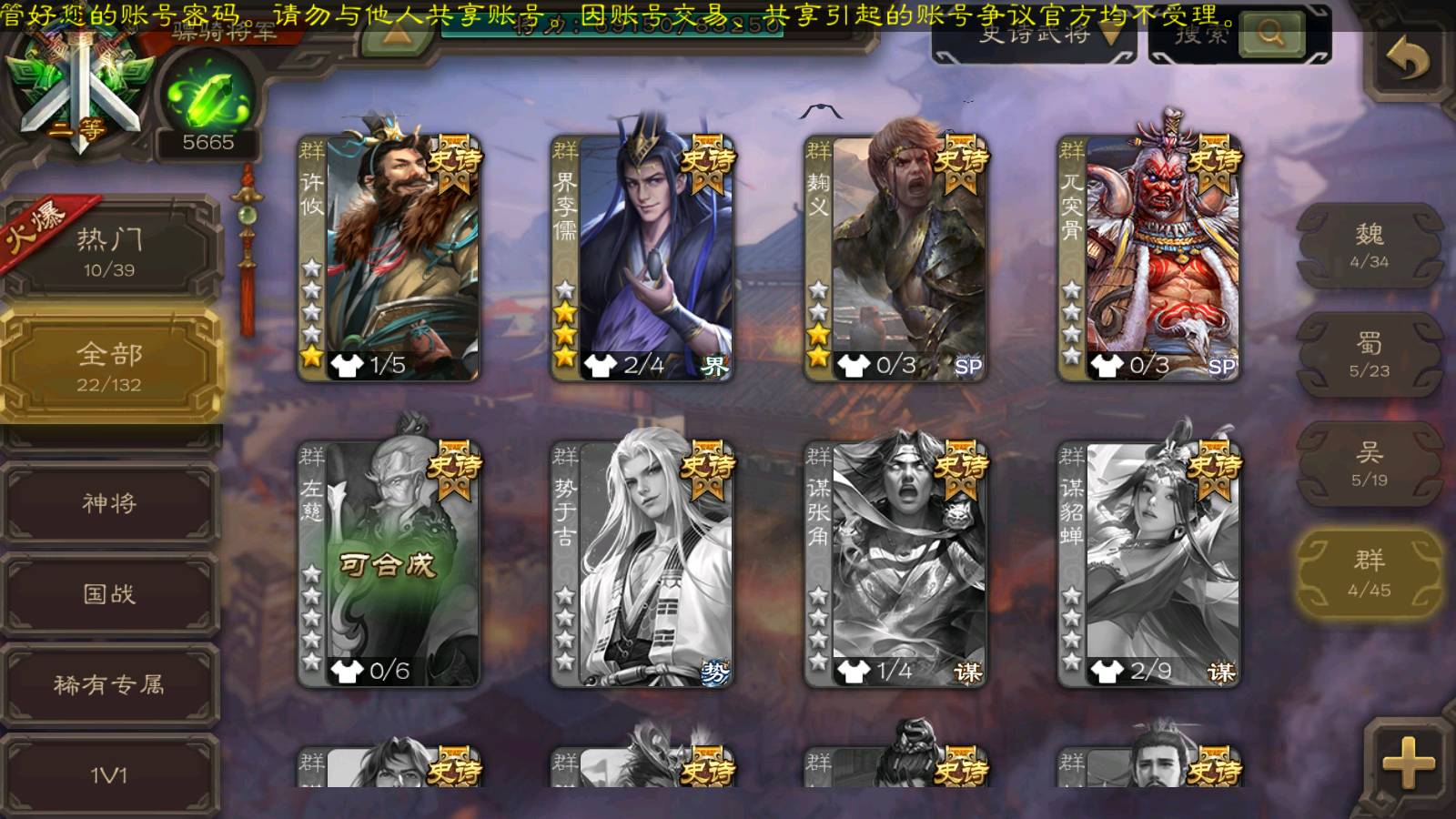The width and height of the screenshot is (1456, 819).
Task: Select the 全部 category tab
Action: click(x=109, y=366)
